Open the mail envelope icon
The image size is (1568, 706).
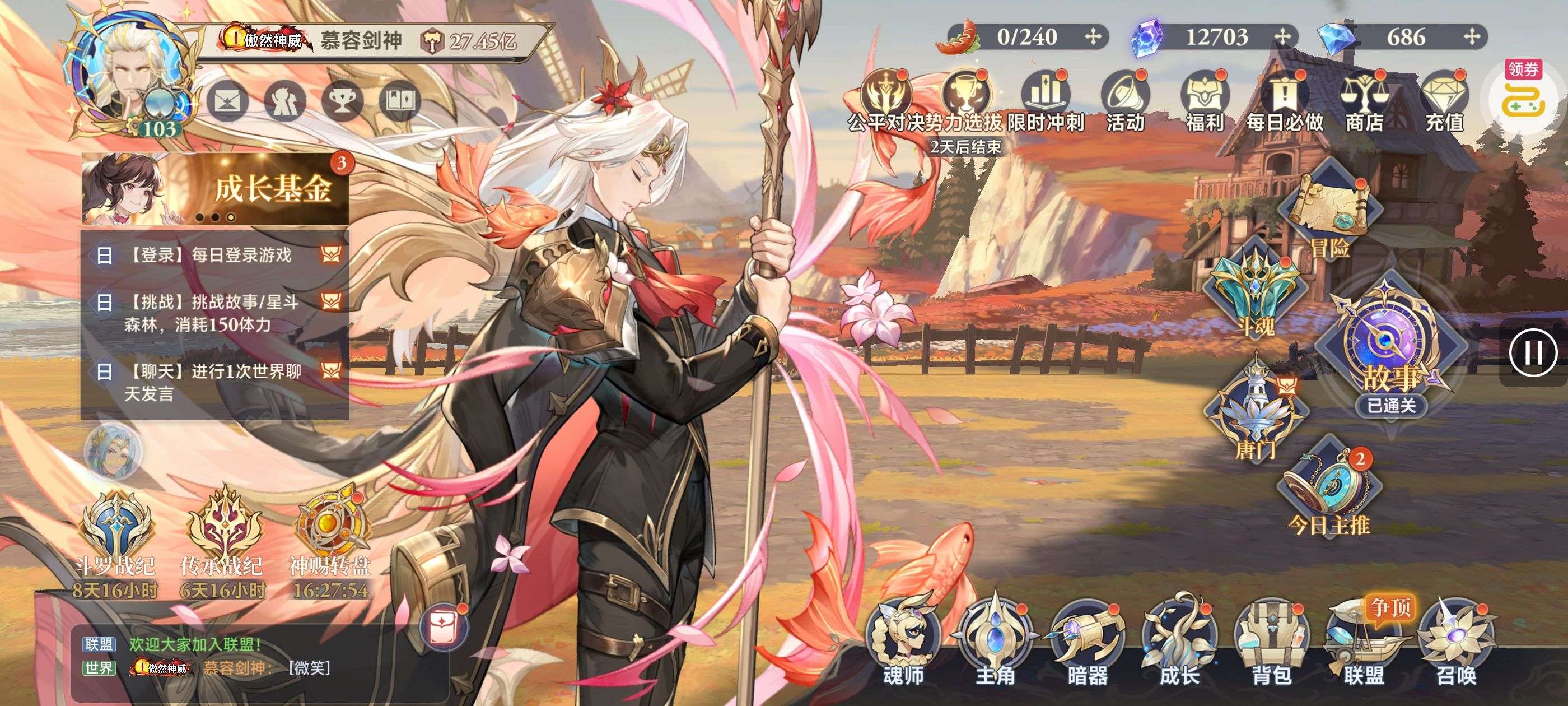[x=227, y=100]
